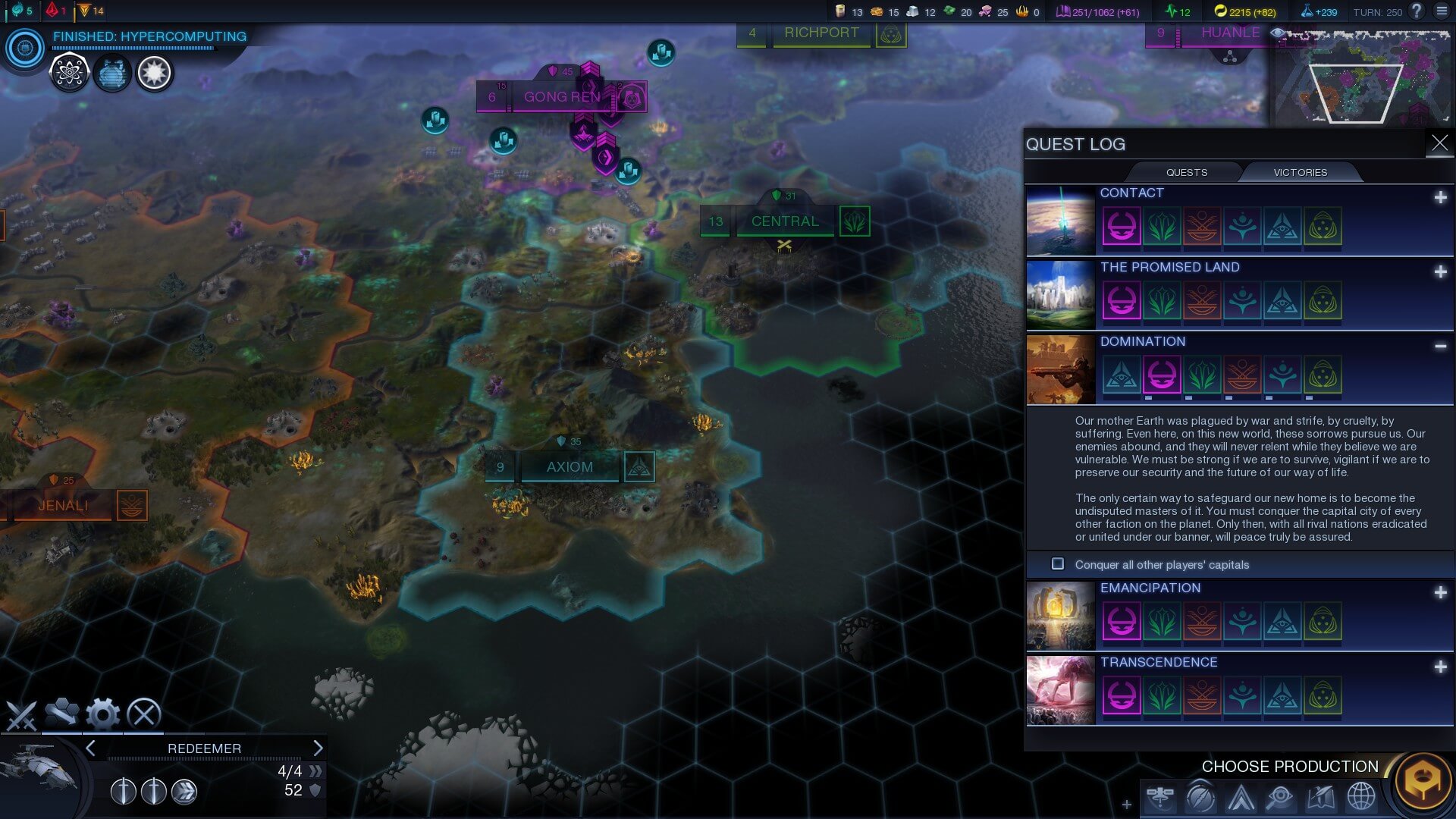Viewport: 1456px width, 819px height.
Task: Expand the Contact victory details
Action: pyautogui.click(x=1439, y=196)
